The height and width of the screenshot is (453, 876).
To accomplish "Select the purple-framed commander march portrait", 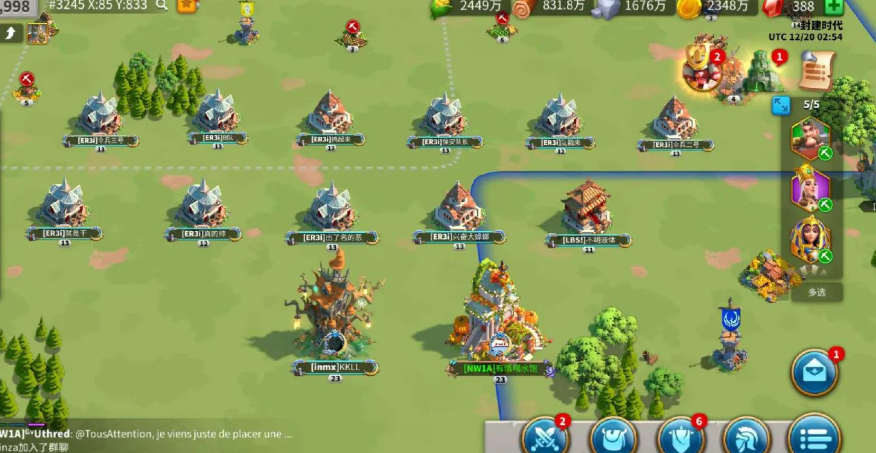I will [810, 188].
